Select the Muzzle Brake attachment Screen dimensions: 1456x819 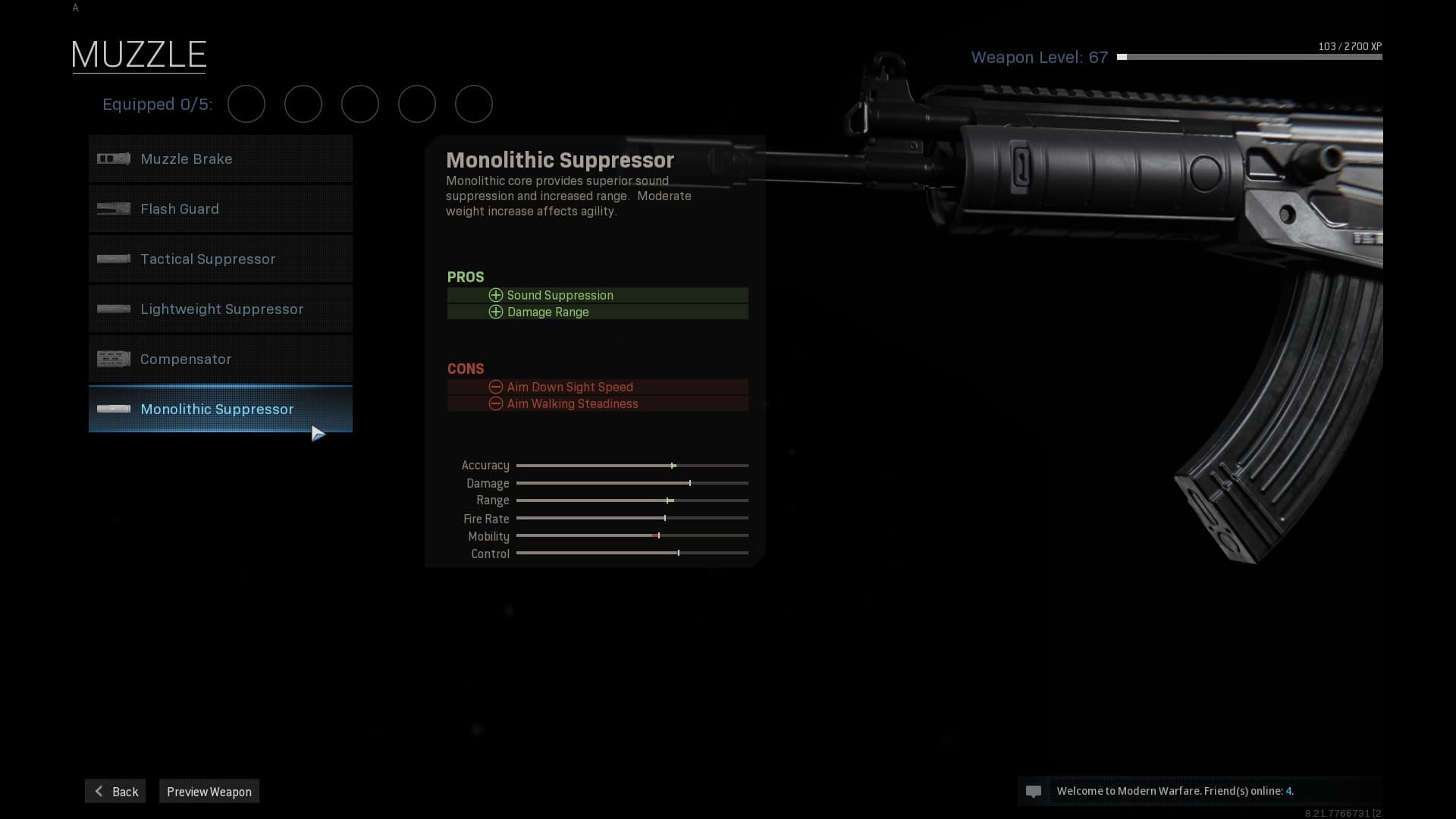pyautogui.click(x=220, y=159)
